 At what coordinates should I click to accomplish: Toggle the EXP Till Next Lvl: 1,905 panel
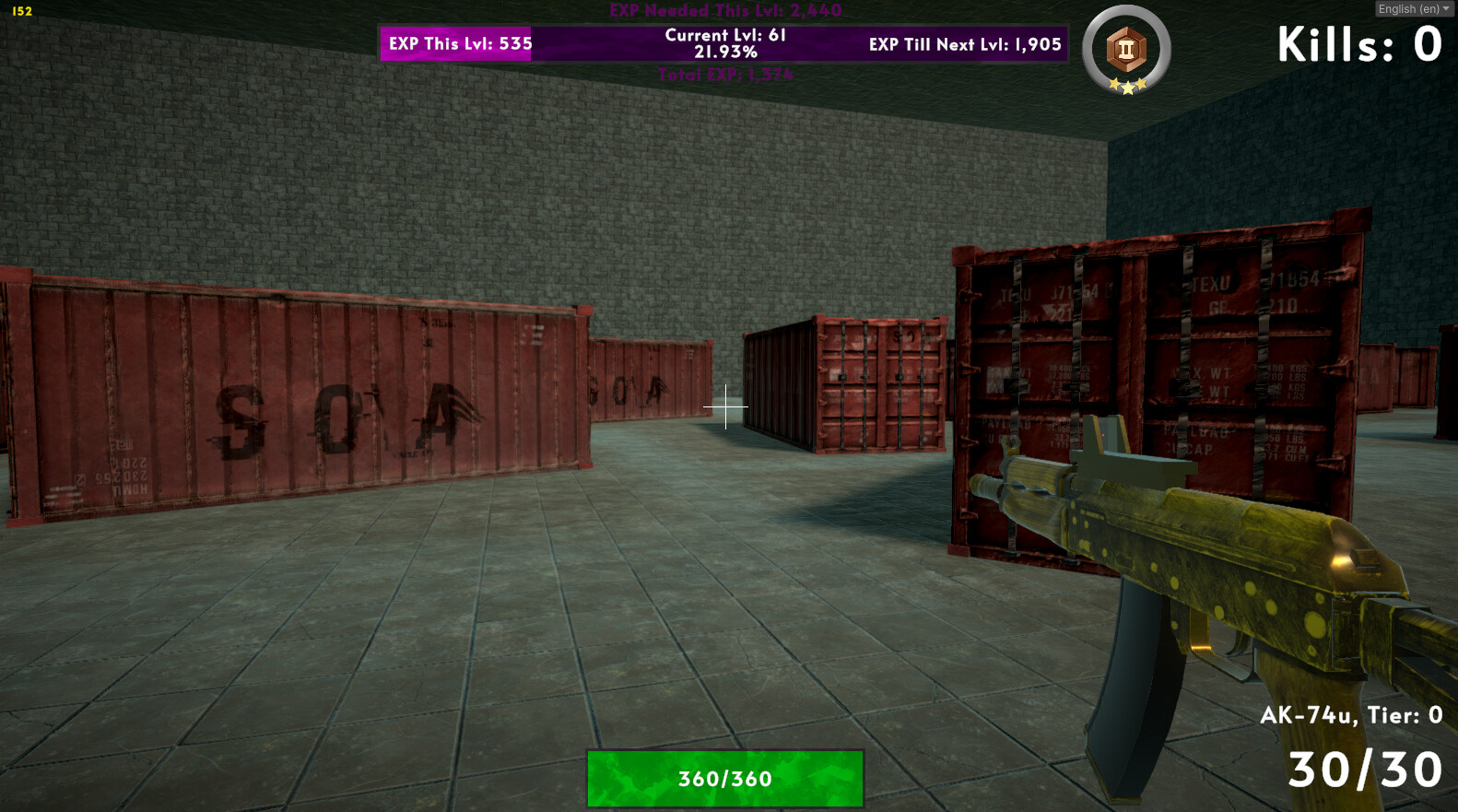[964, 43]
